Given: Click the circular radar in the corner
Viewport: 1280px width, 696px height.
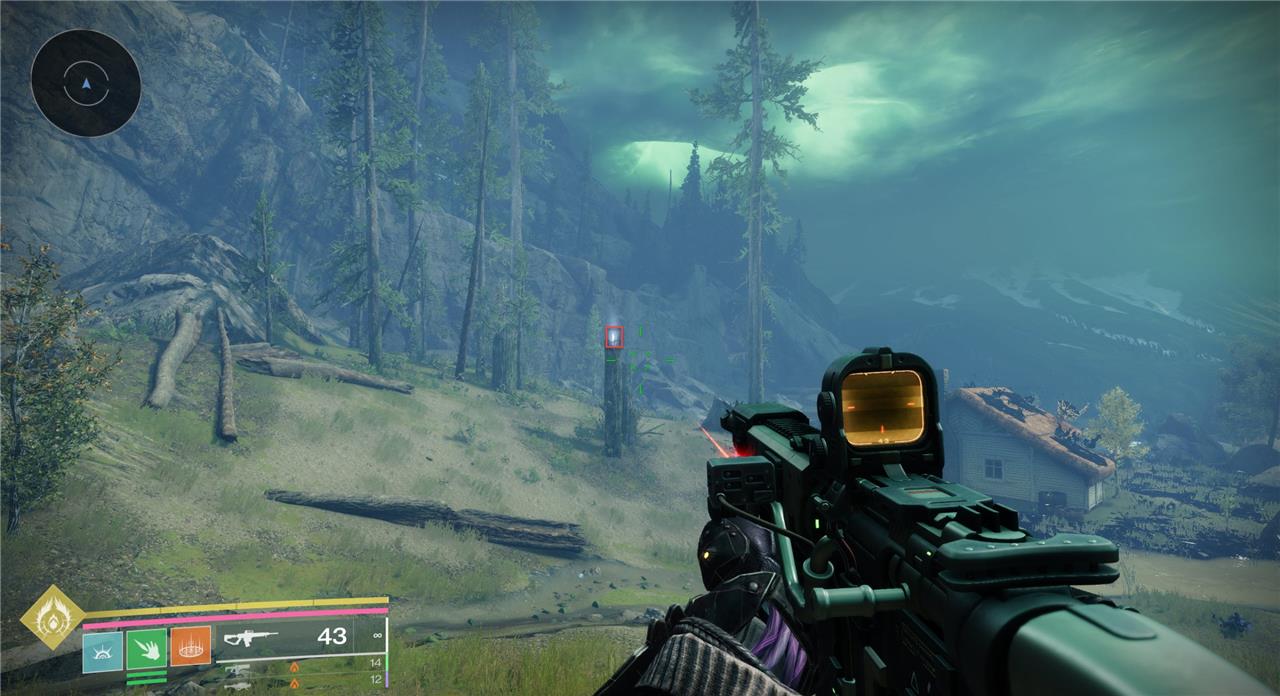Looking at the screenshot, I should (85, 83).
